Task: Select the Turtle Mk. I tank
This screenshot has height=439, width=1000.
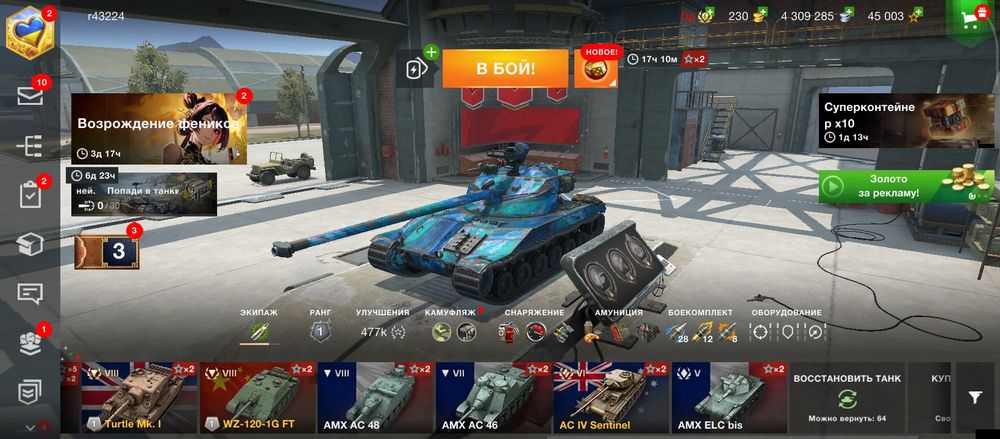Action: (x=138, y=397)
